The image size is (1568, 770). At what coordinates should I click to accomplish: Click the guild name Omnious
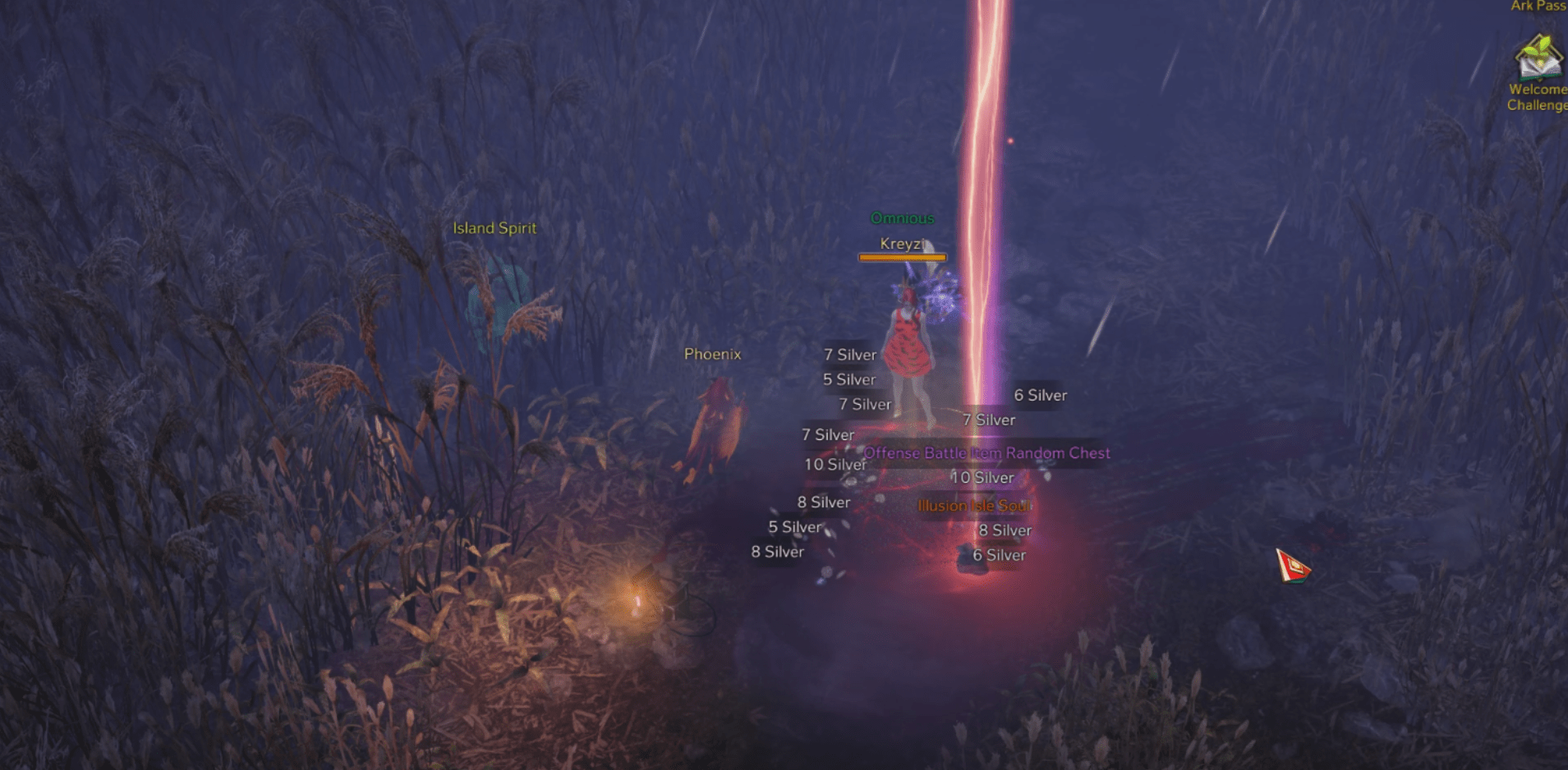tap(902, 218)
